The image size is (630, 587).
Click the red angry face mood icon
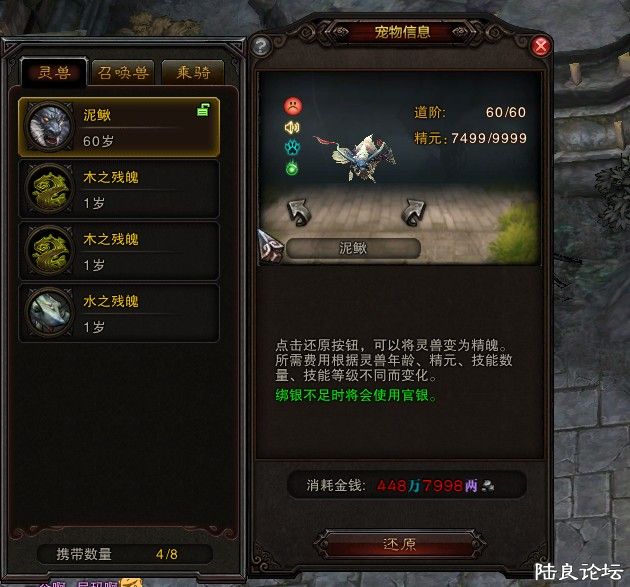pos(292,105)
